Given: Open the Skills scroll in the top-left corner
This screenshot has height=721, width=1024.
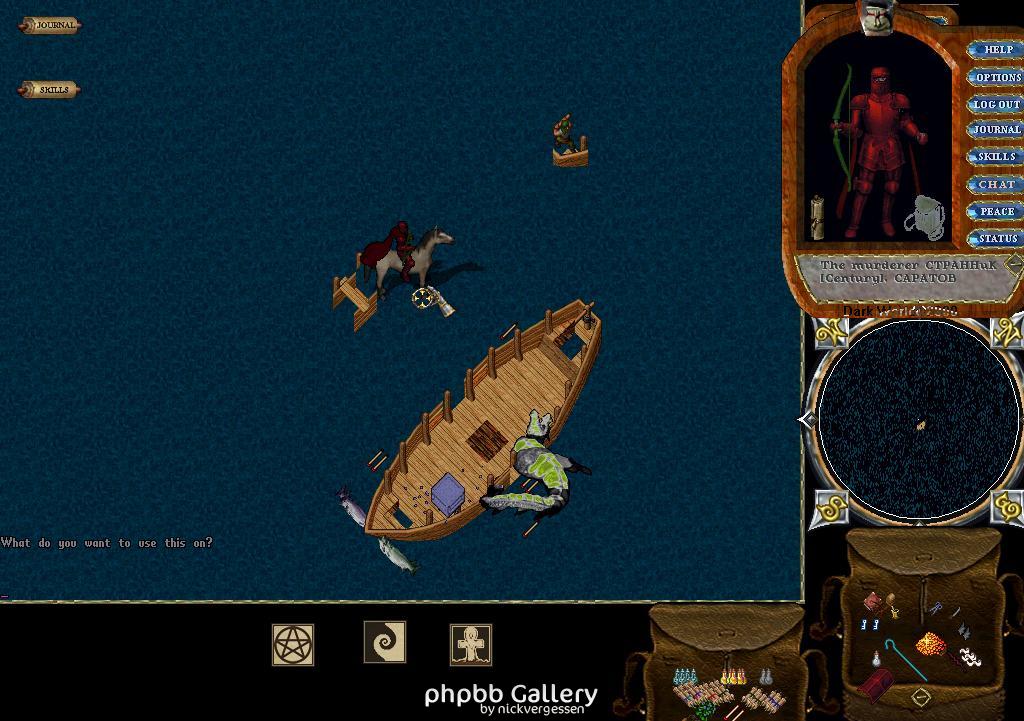Looking at the screenshot, I should click(x=50, y=90).
